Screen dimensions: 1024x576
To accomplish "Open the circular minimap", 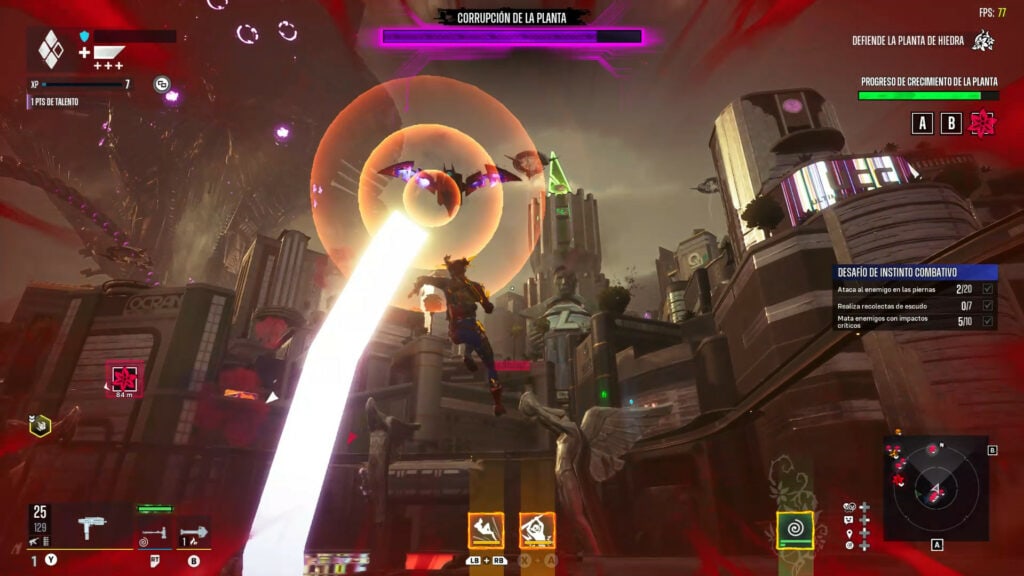I will click(x=935, y=487).
